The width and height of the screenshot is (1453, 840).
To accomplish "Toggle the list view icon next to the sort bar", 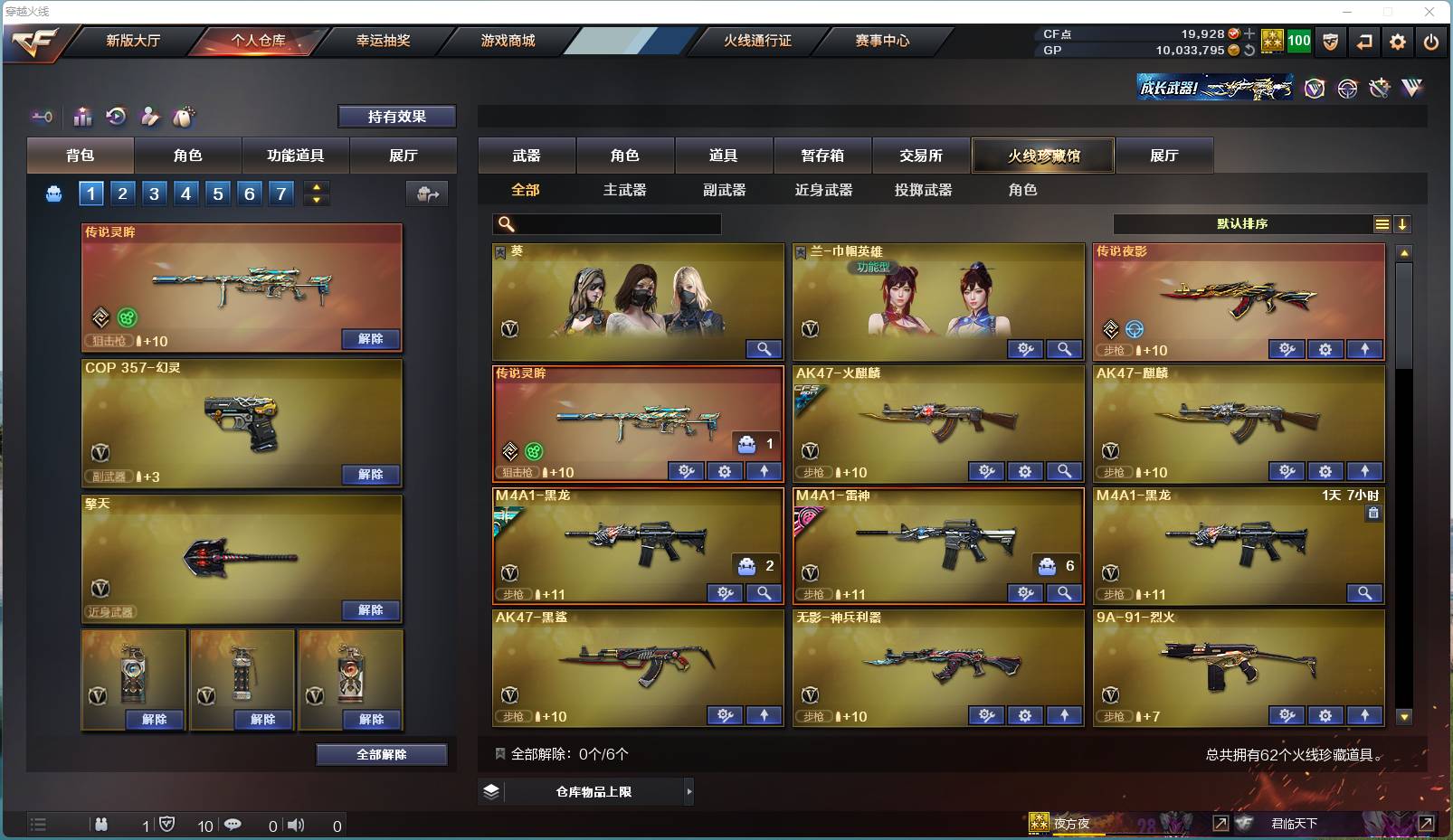I will (x=1382, y=223).
